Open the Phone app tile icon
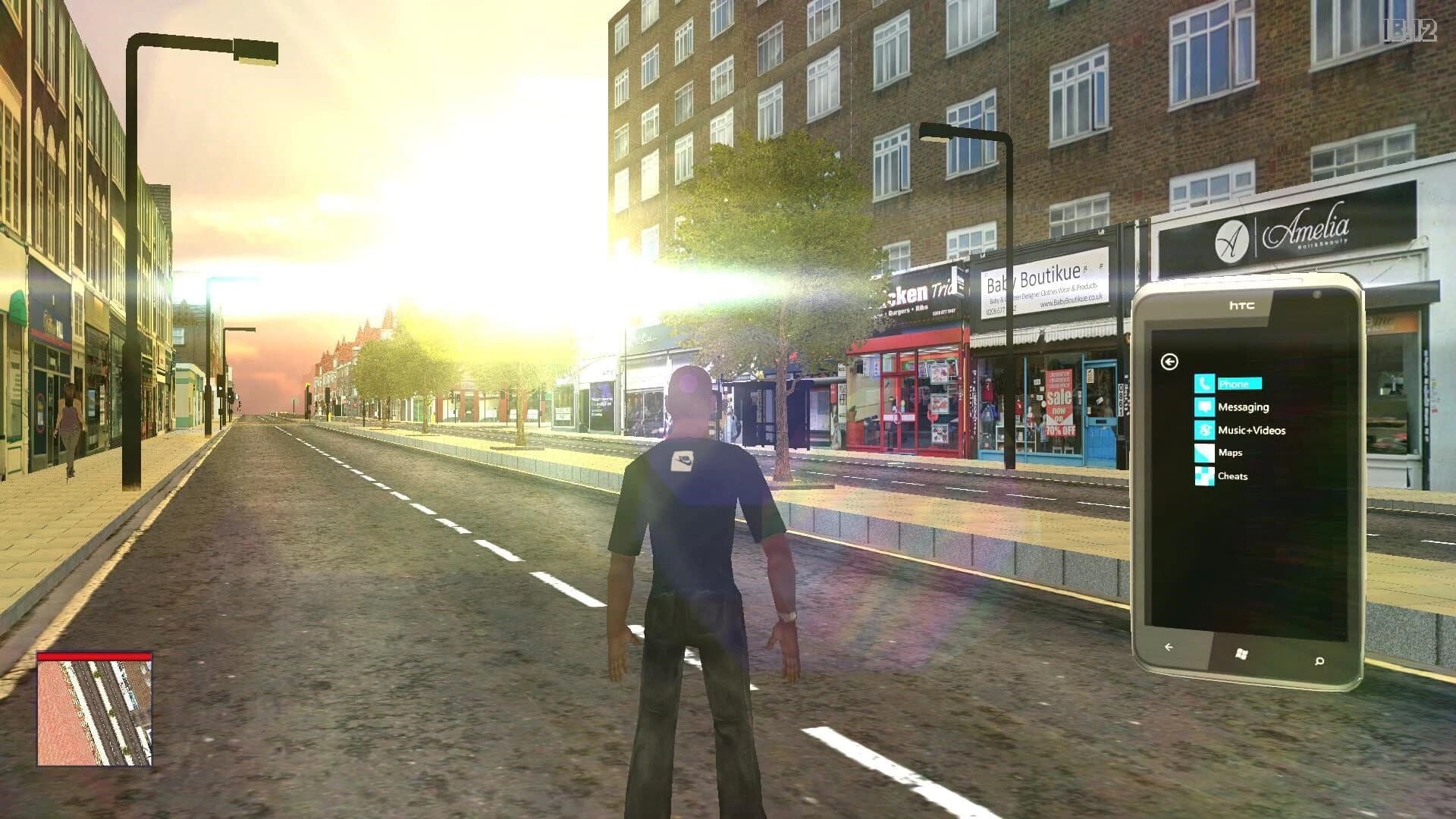The width and height of the screenshot is (1456, 819). (x=1206, y=384)
